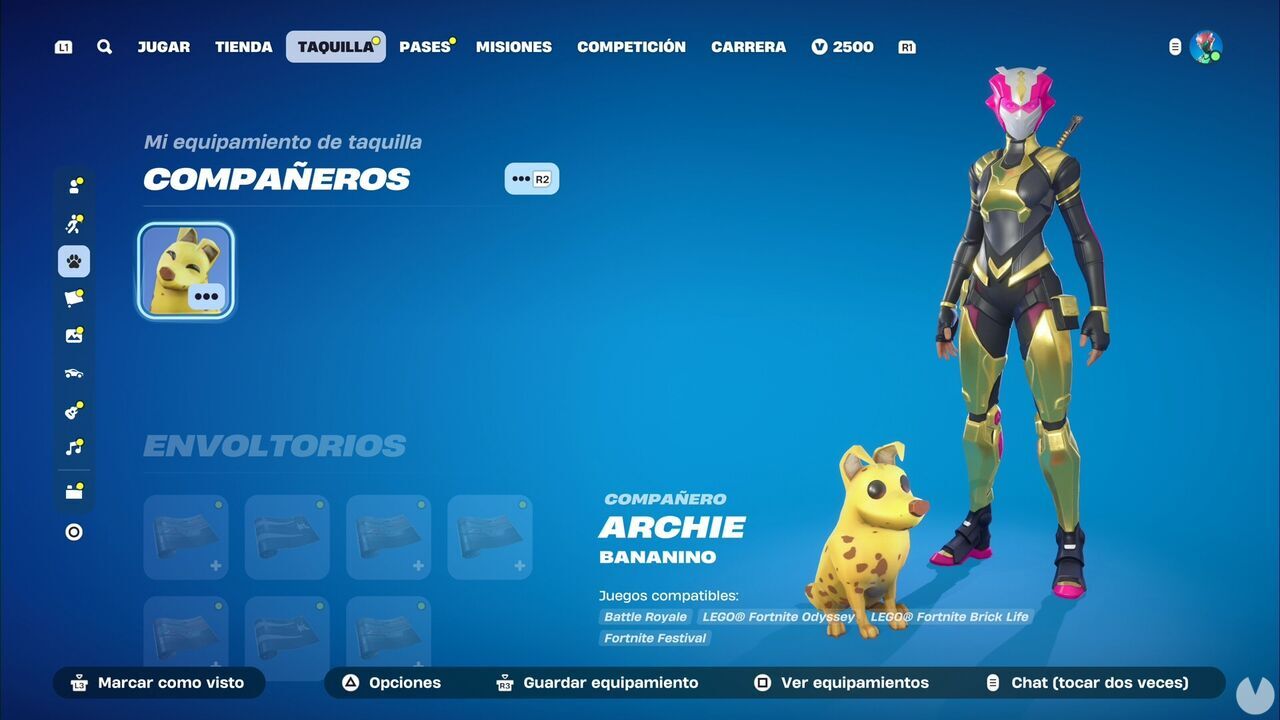This screenshot has width=1280, height=720.
Task: Select the music notes category icon
Action: coord(73,447)
